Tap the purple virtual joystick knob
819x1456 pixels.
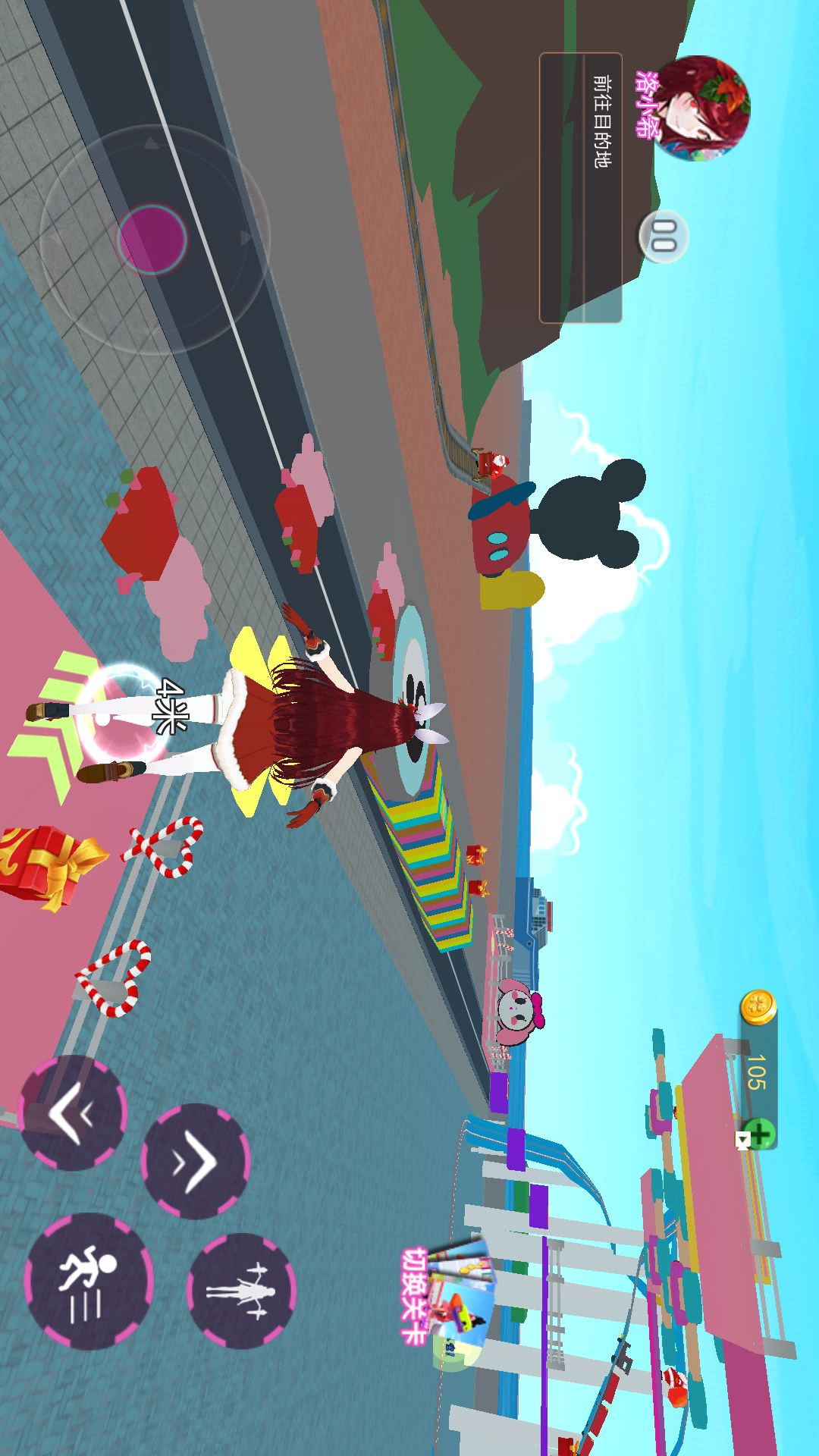click(152, 238)
